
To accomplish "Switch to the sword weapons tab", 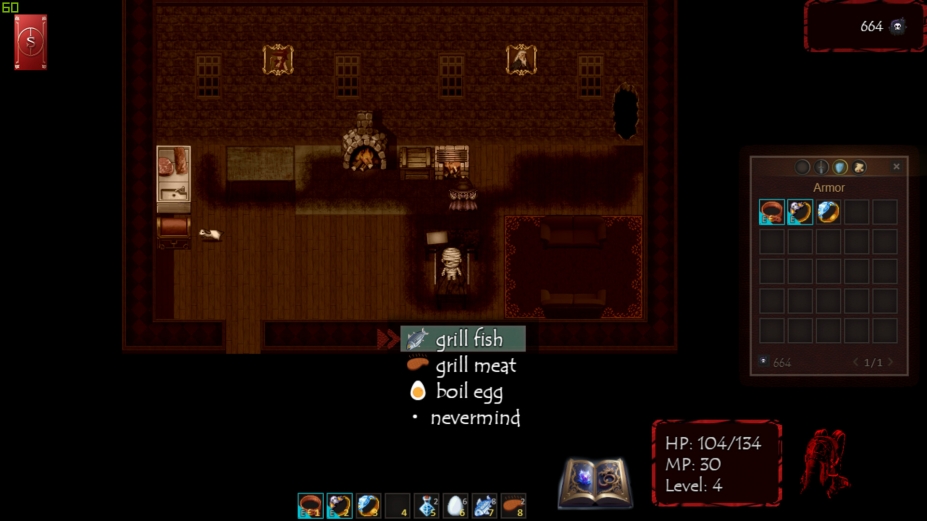I will point(822,168).
